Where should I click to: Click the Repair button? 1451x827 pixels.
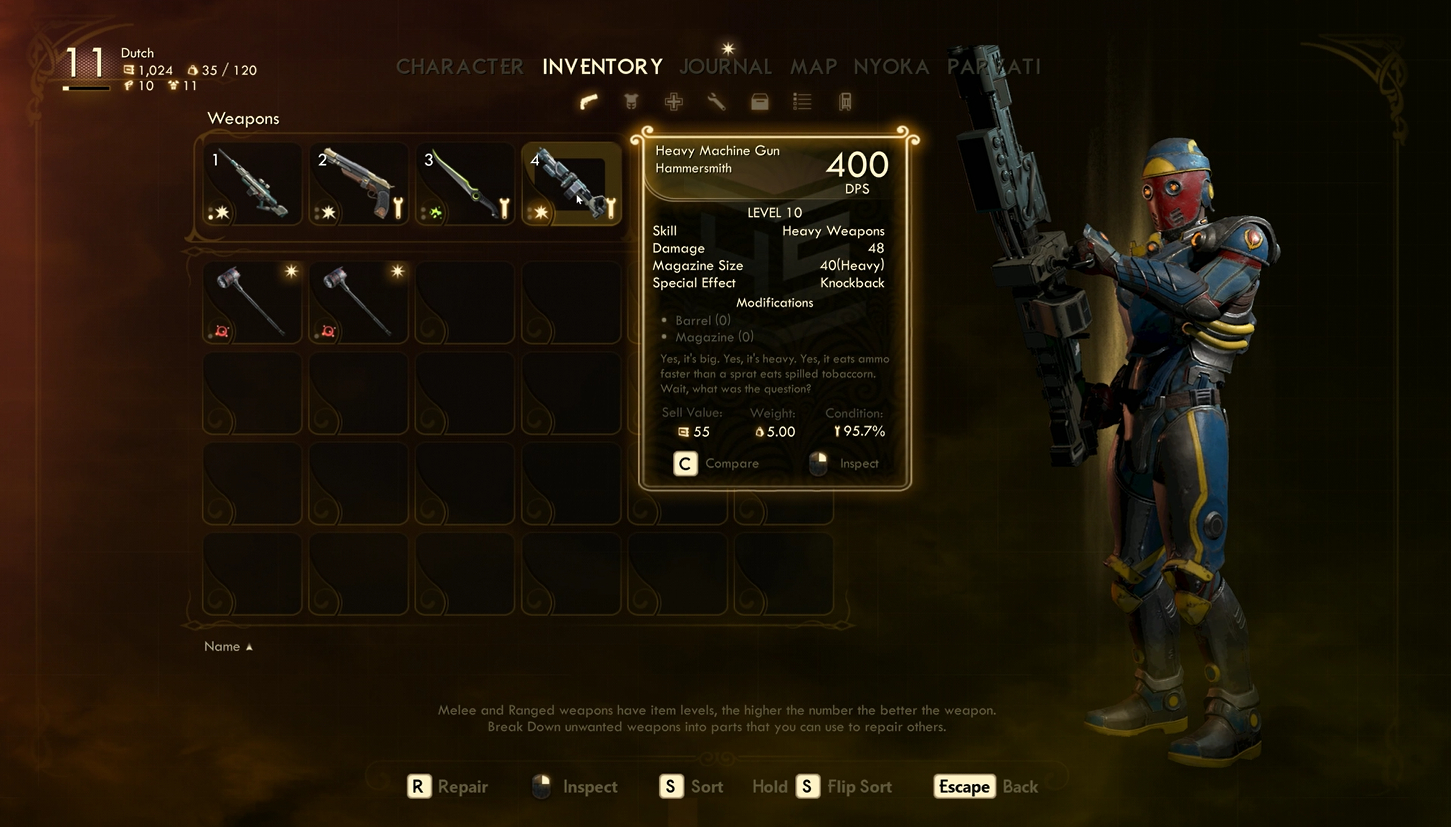tap(448, 787)
